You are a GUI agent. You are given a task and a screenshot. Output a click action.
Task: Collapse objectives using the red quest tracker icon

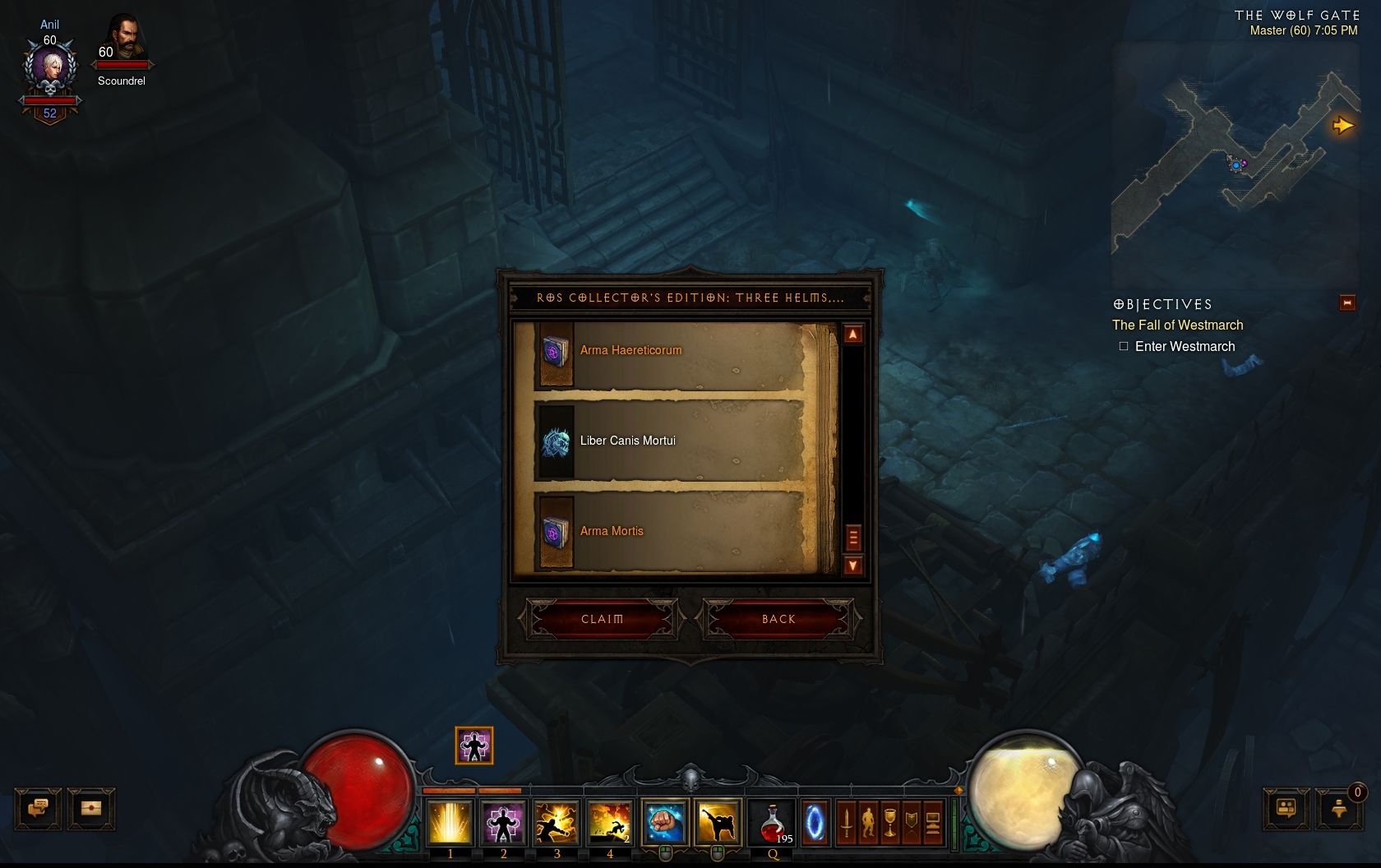pyautogui.click(x=1347, y=302)
